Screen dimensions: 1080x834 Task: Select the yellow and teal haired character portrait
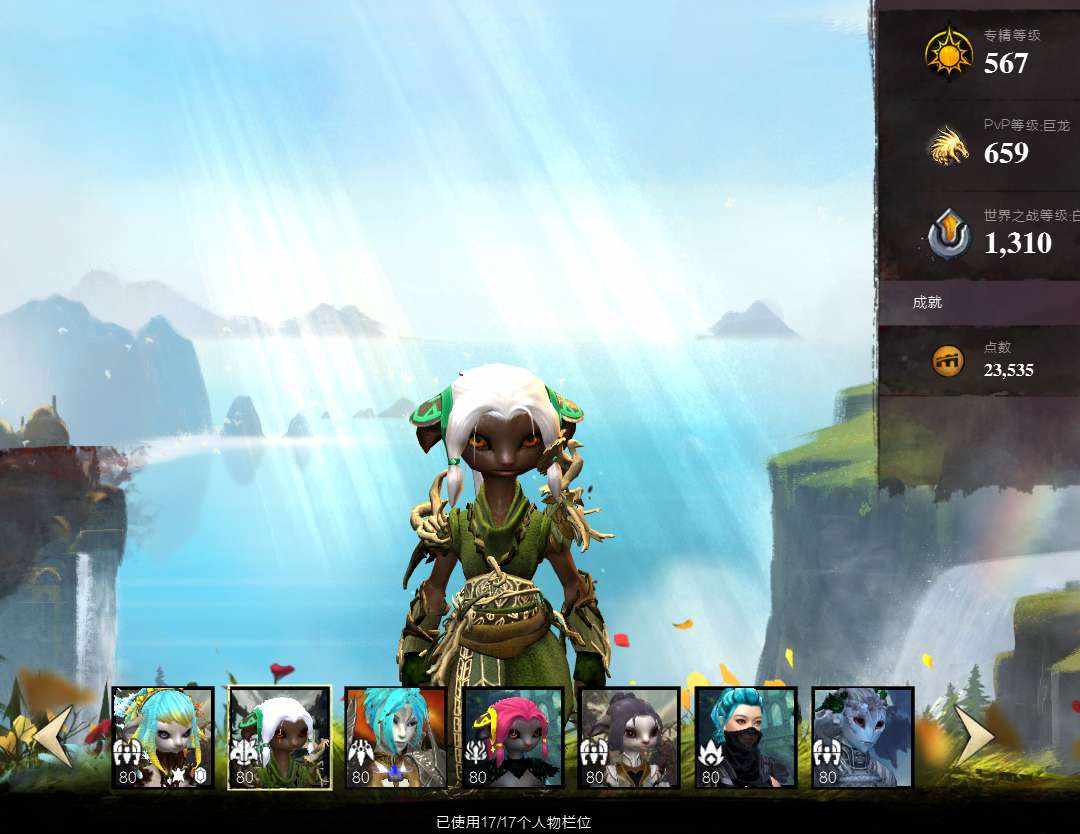162,737
